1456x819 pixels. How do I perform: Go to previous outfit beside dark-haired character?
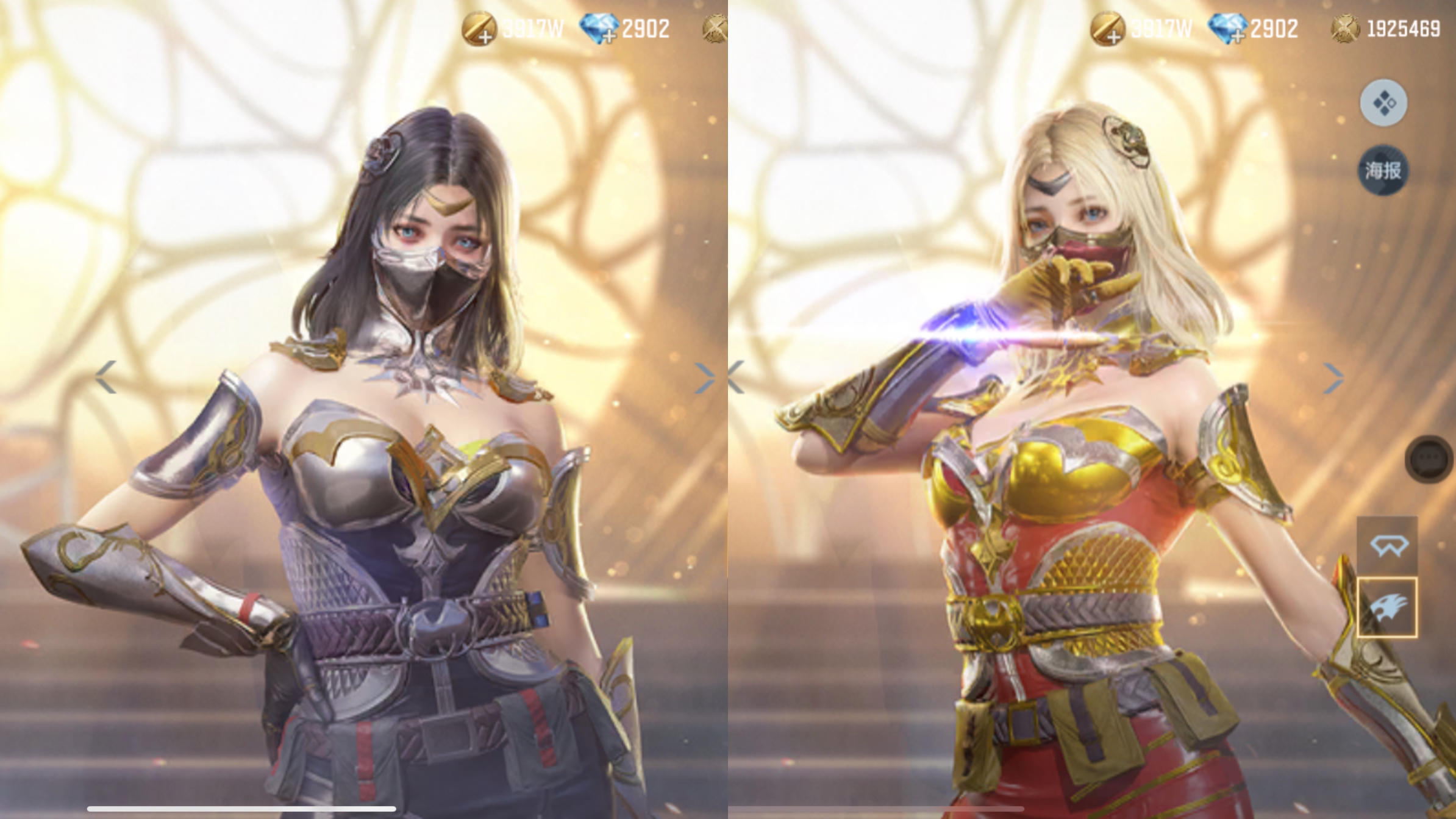pyautogui.click(x=106, y=377)
